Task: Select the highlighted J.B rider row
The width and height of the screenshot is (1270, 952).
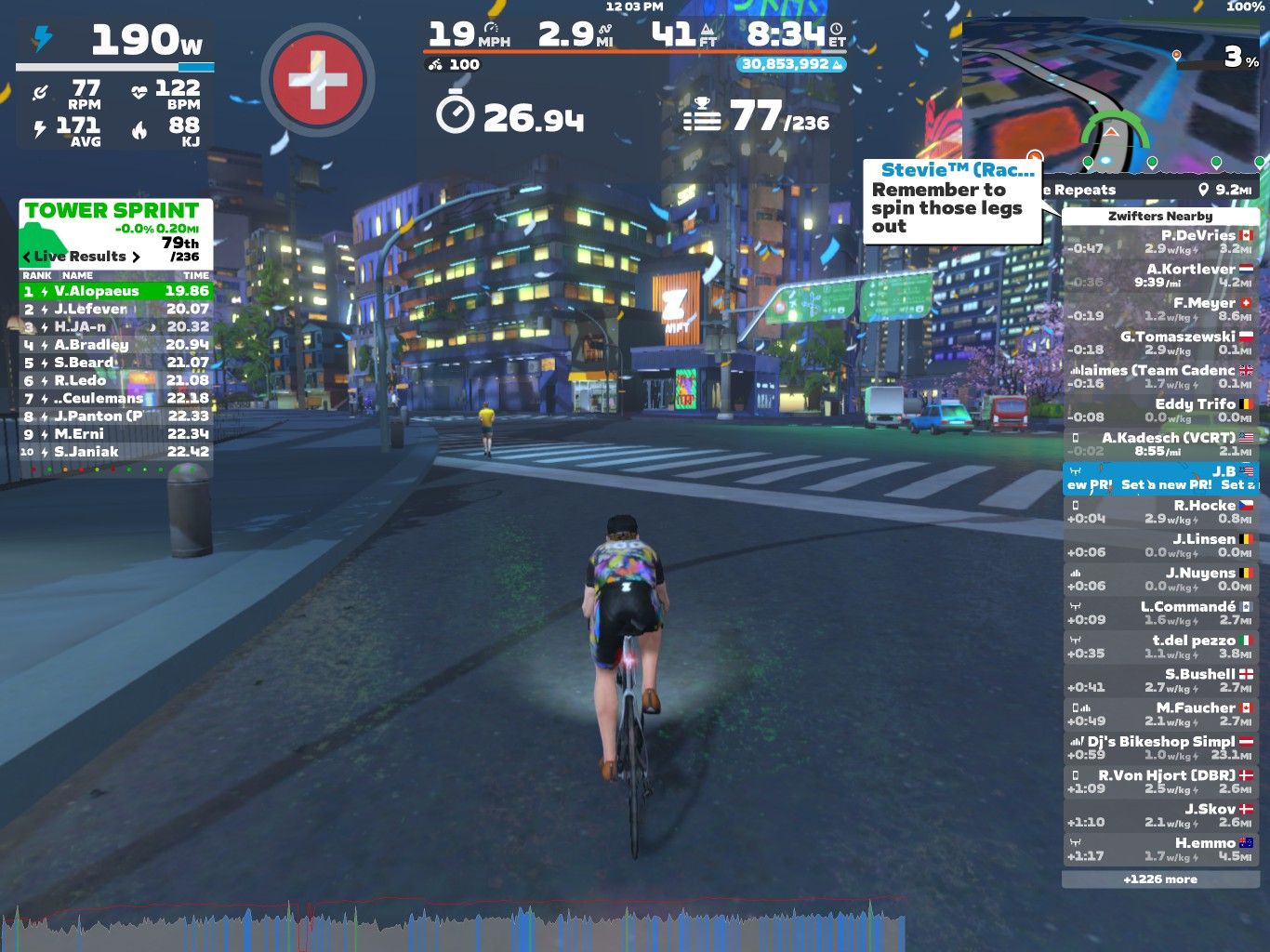Action: (x=1159, y=478)
